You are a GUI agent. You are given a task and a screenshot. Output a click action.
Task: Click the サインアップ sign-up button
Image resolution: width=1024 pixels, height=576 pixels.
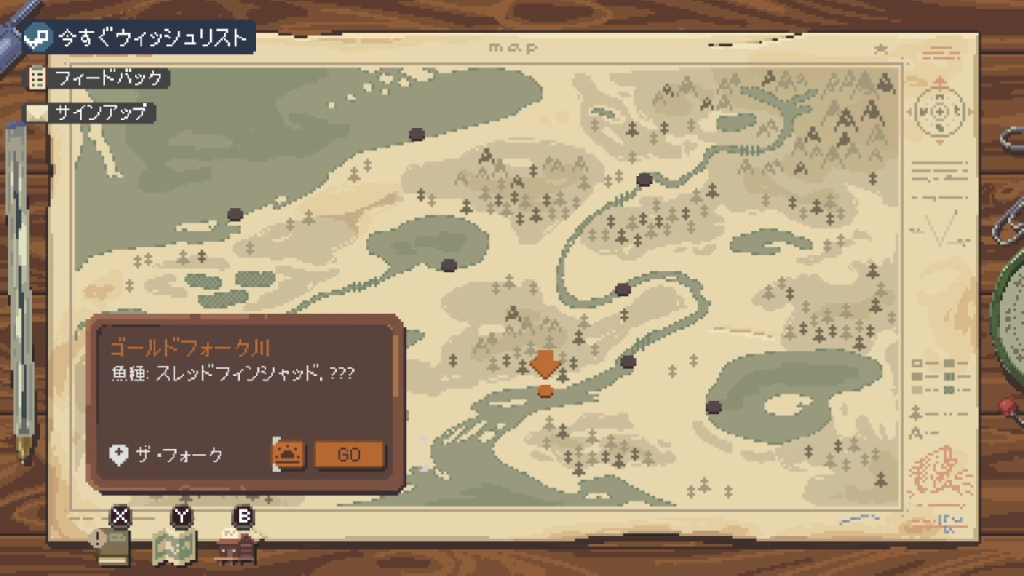pos(92,112)
